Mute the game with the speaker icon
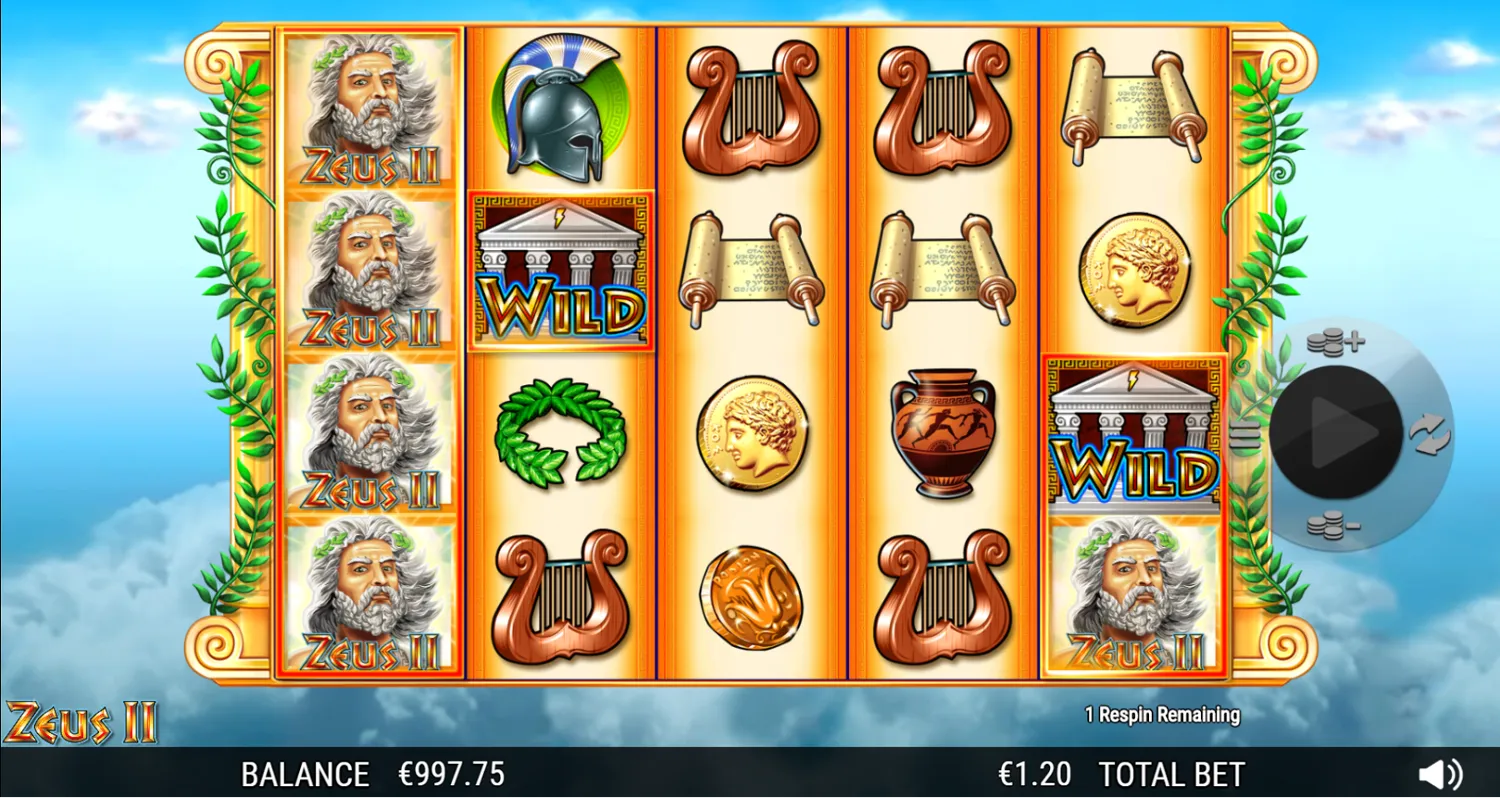The width and height of the screenshot is (1500, 798). (1440, 771)
